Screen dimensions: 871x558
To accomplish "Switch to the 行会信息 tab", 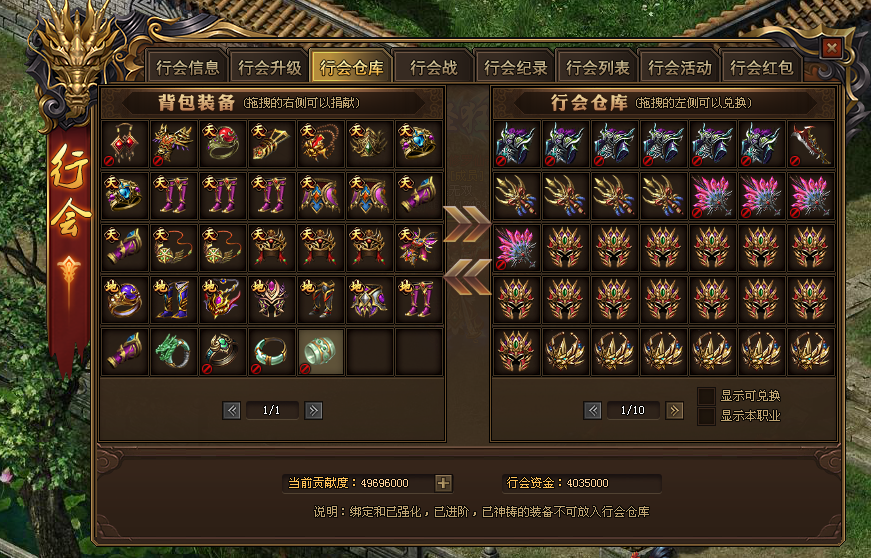I will click(187, 68).
